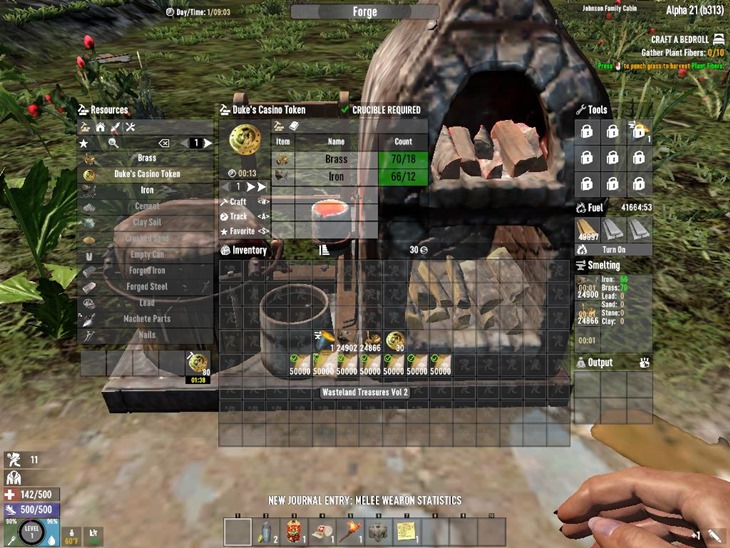
Task: Pick Forged Steel from the recipe list
Action: click(x=147, y=286)
